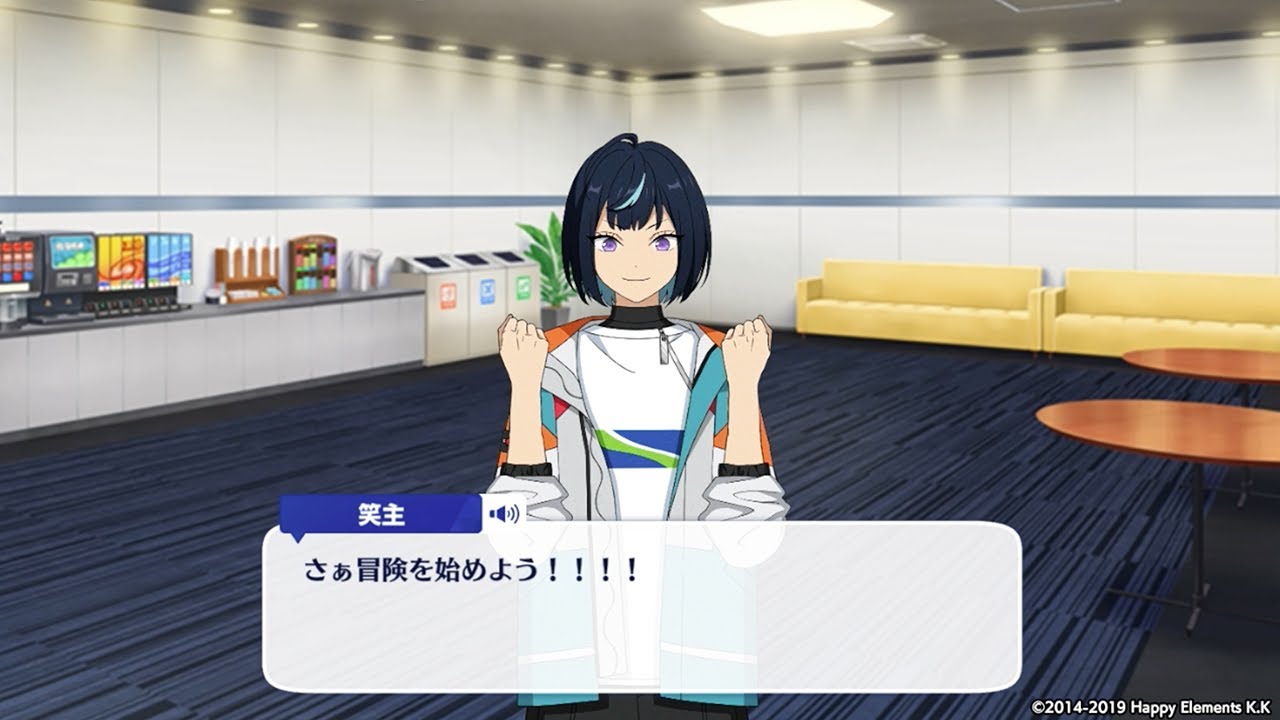Click the speaker icon to replay voice
Image resolution: width=1280 pixels, height=720 pixels.
coord(504,514)
